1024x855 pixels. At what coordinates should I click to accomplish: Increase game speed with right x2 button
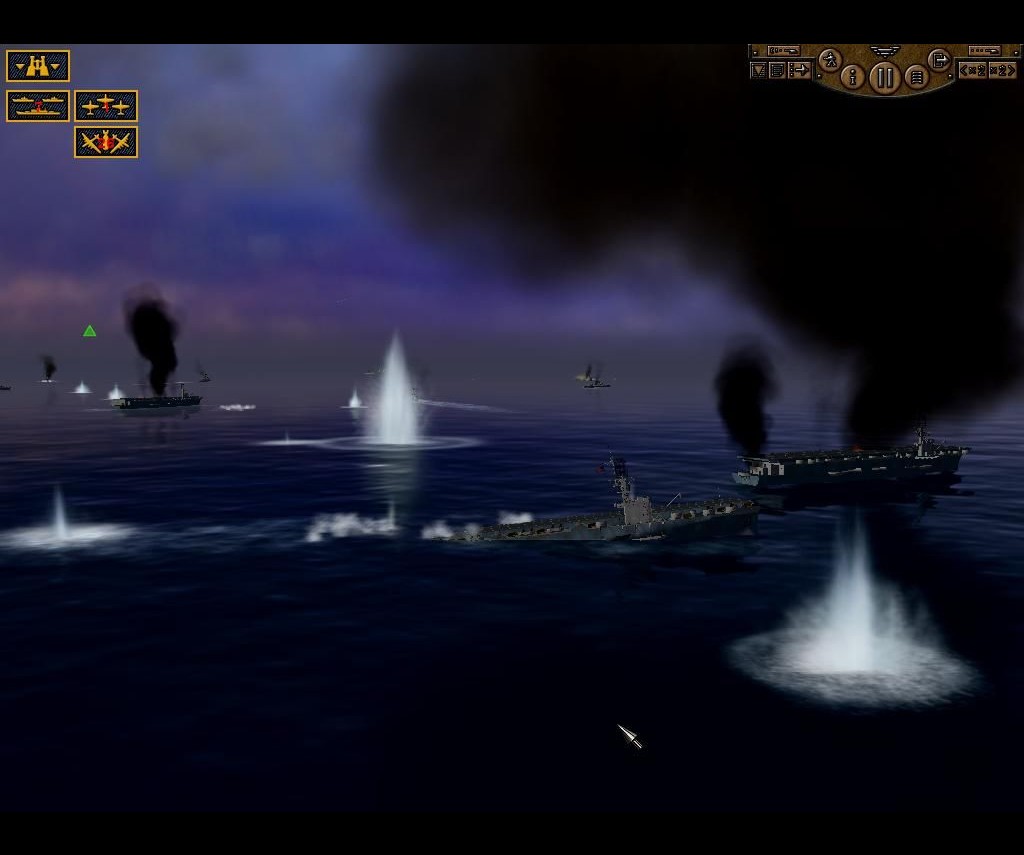[1001, 70]
